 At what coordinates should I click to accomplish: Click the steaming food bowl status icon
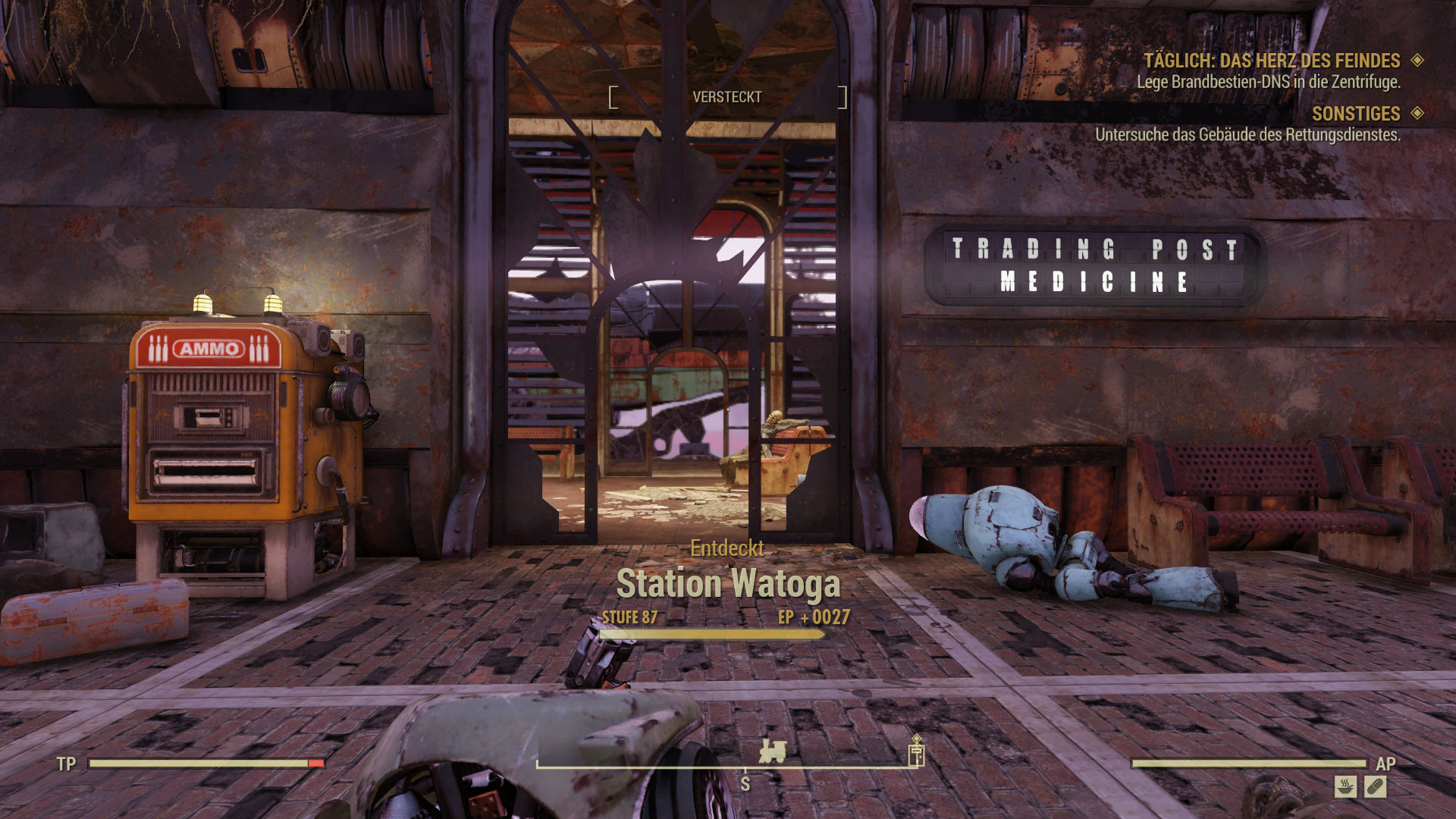pyautogui.click(x=1345, y=786)
